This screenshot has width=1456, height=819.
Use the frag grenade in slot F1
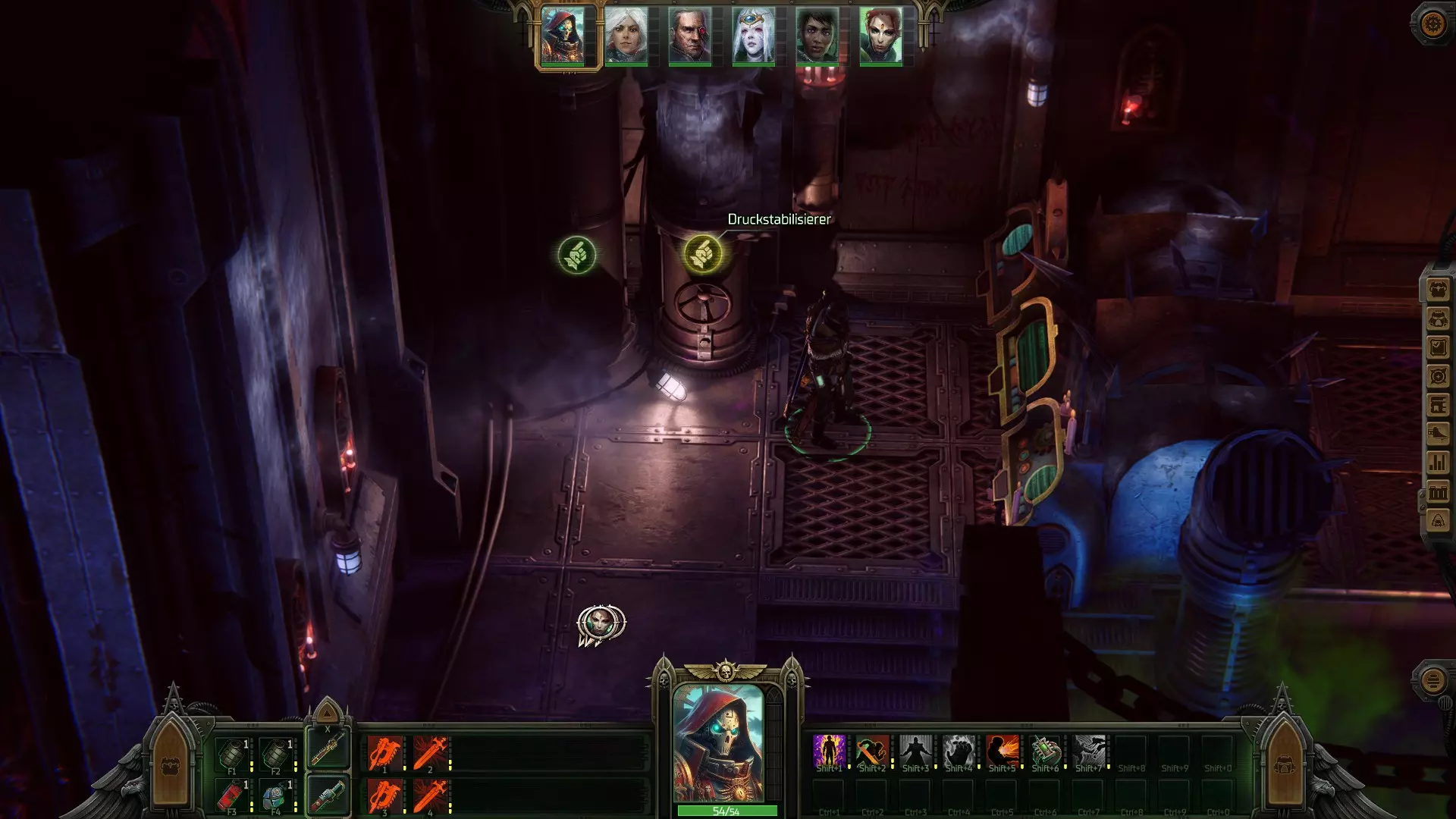[x=233, y=755]
